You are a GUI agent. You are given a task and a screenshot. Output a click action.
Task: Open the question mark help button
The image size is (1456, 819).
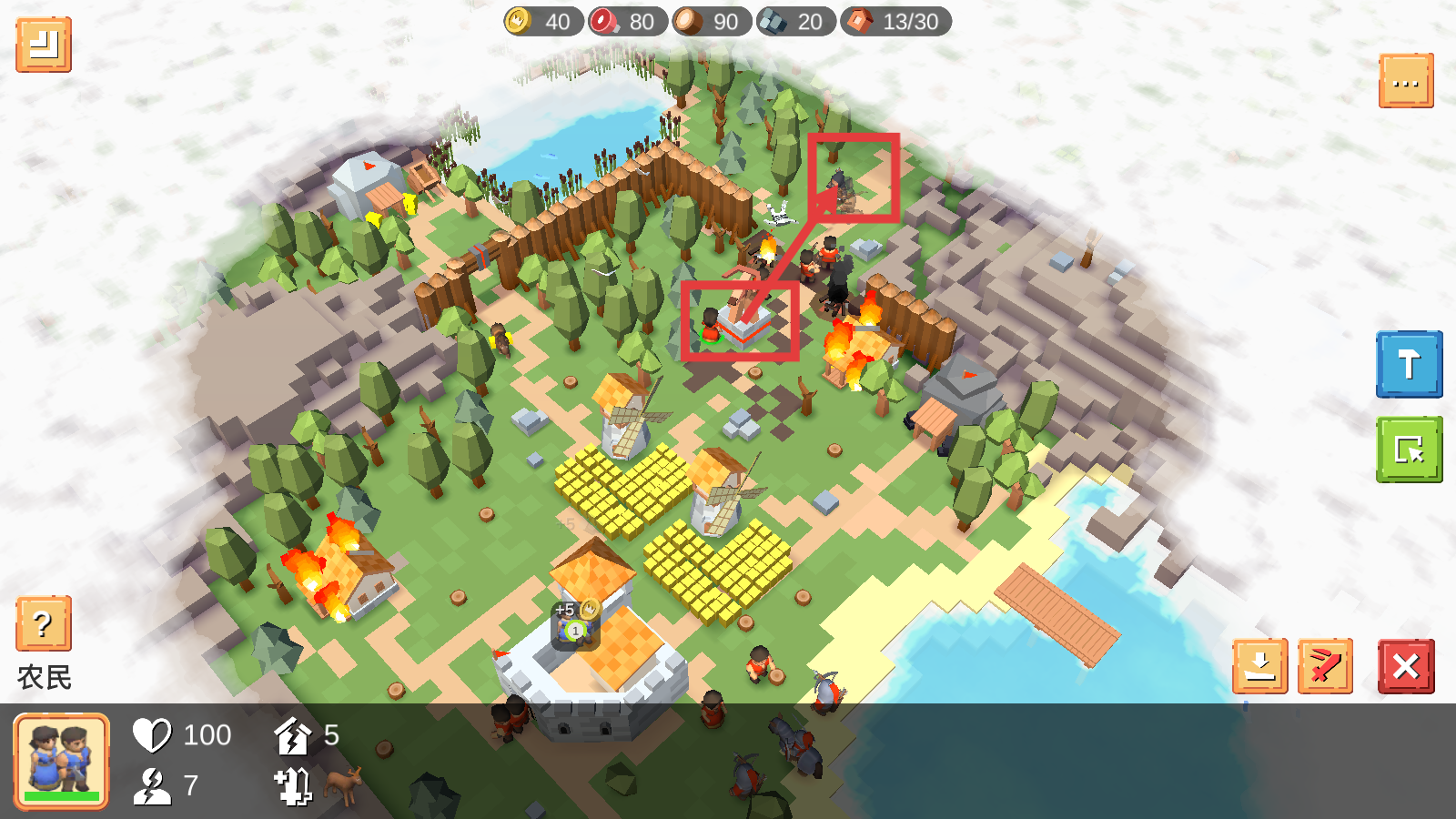43,624
